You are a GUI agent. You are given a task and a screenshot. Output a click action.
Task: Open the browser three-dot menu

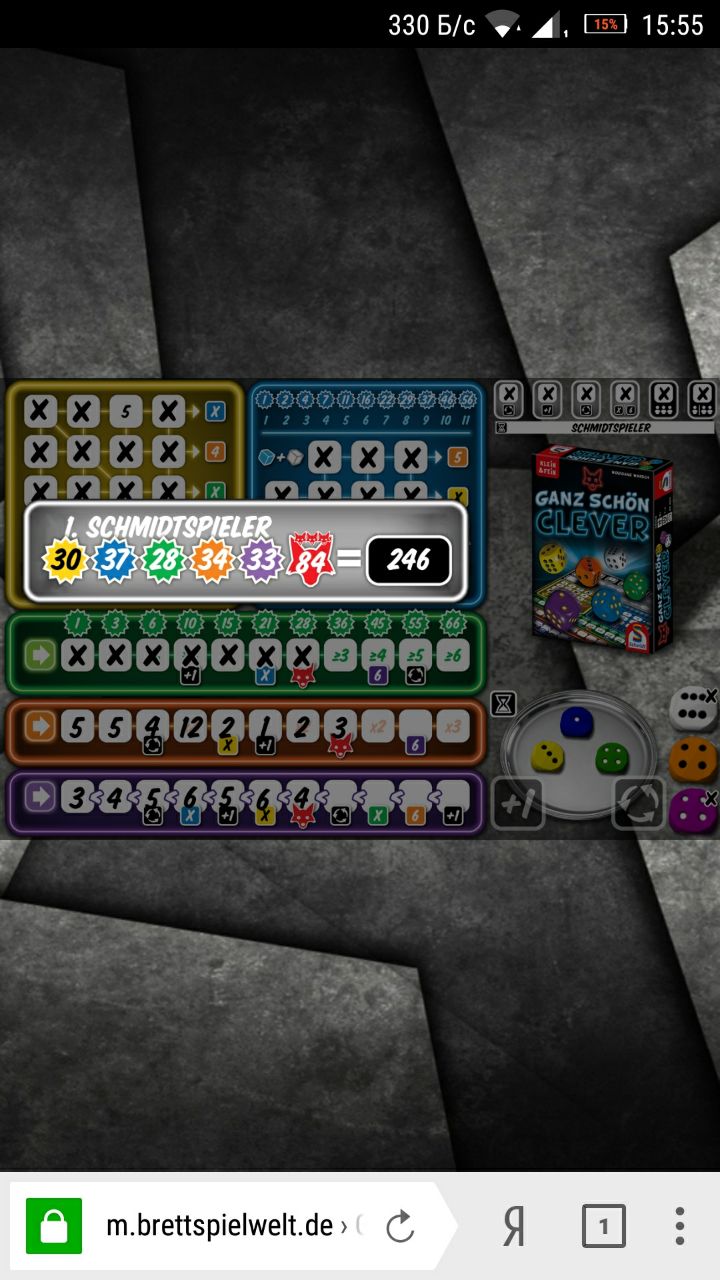pos(680,1226)
